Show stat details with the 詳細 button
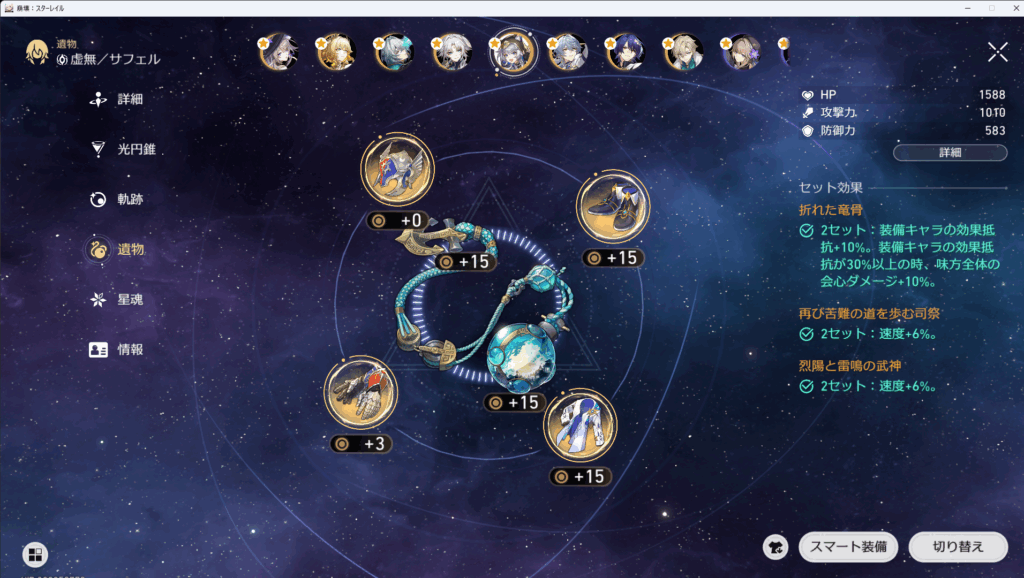Image resolution: width=1024 pixels, height=578 pixels. tap(949, 153)
